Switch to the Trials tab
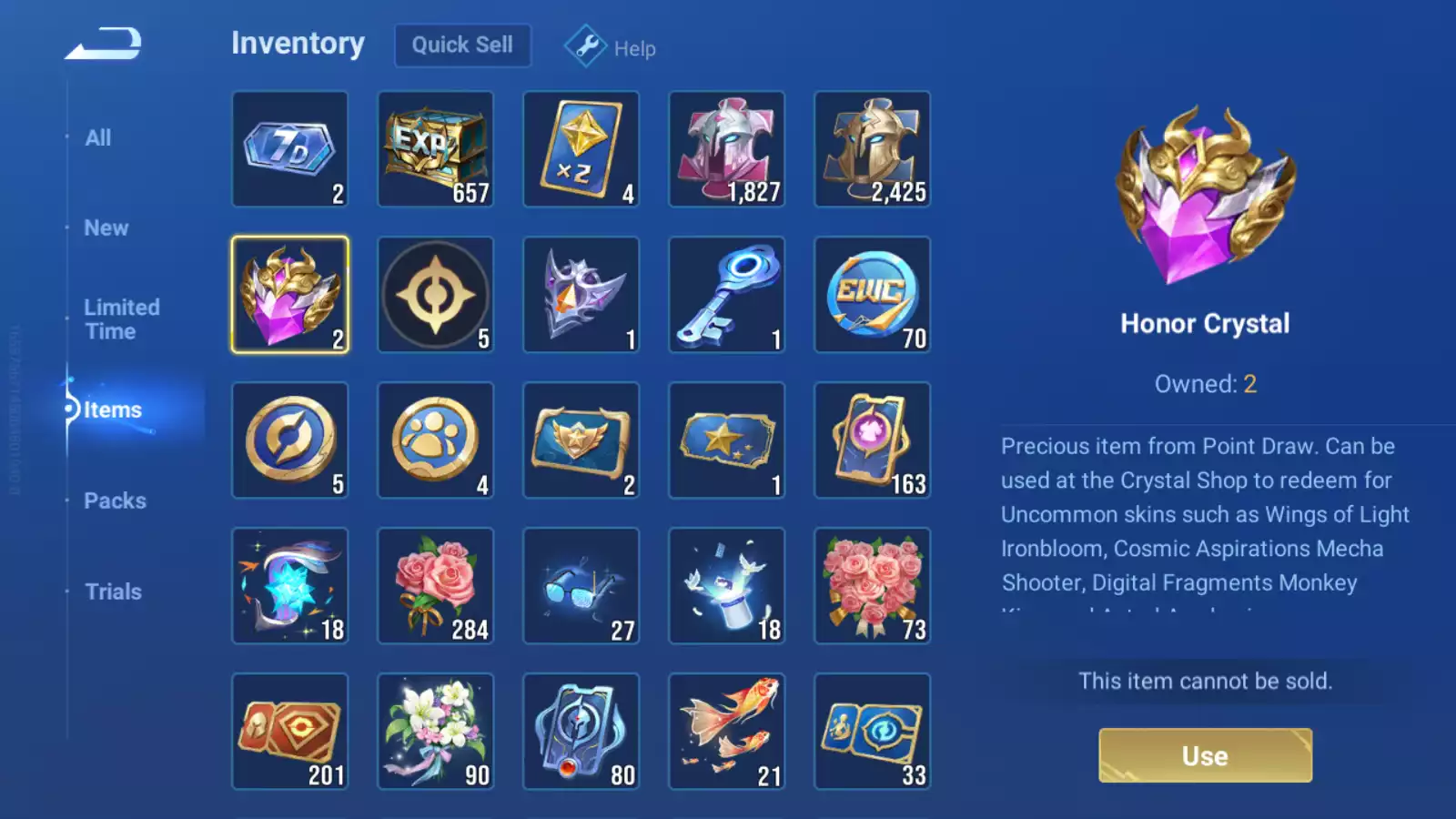Viewport: 1456px width, 819px height. click(x=113, y=591)
